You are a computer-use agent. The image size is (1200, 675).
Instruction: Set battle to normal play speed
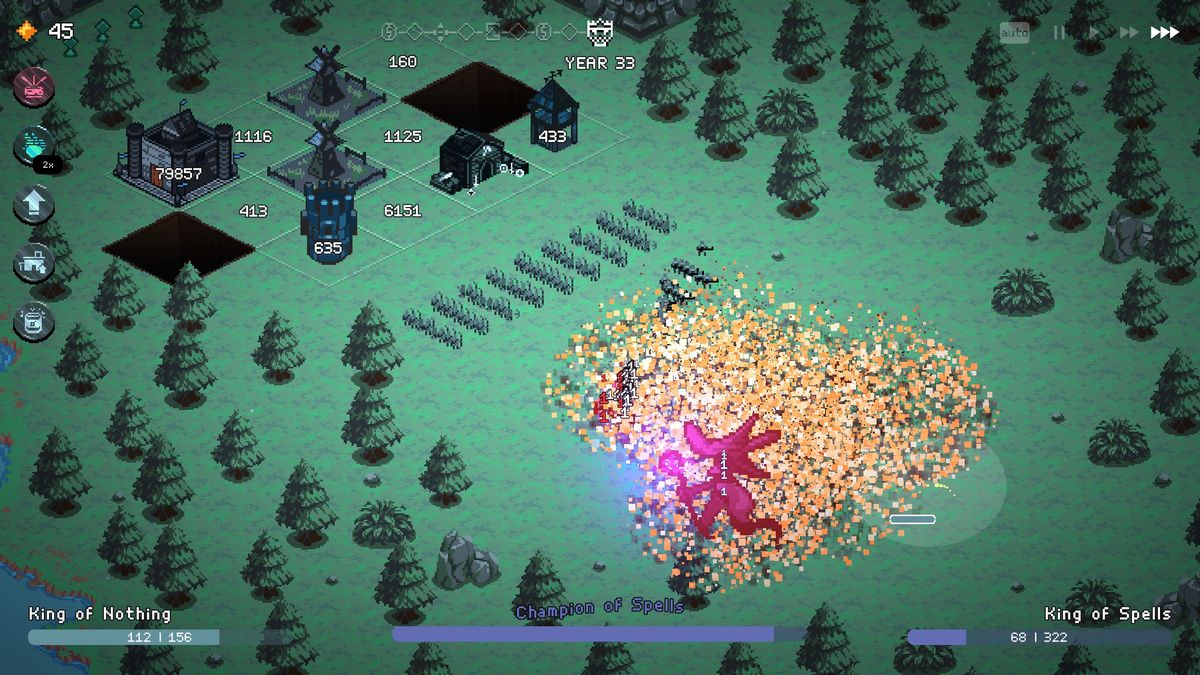[x=1094, y=33]
